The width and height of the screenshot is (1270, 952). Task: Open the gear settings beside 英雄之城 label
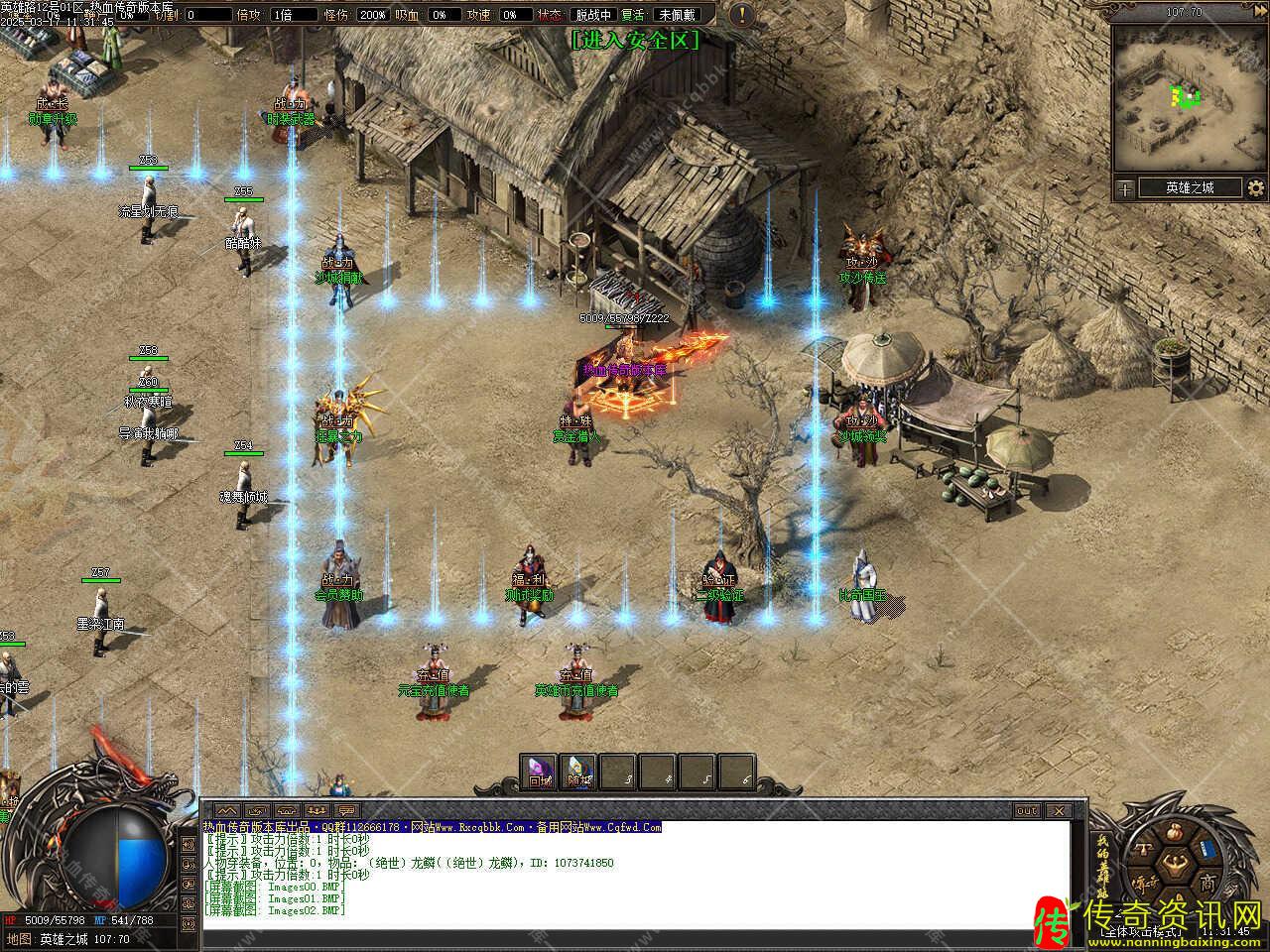[1256, 187]
